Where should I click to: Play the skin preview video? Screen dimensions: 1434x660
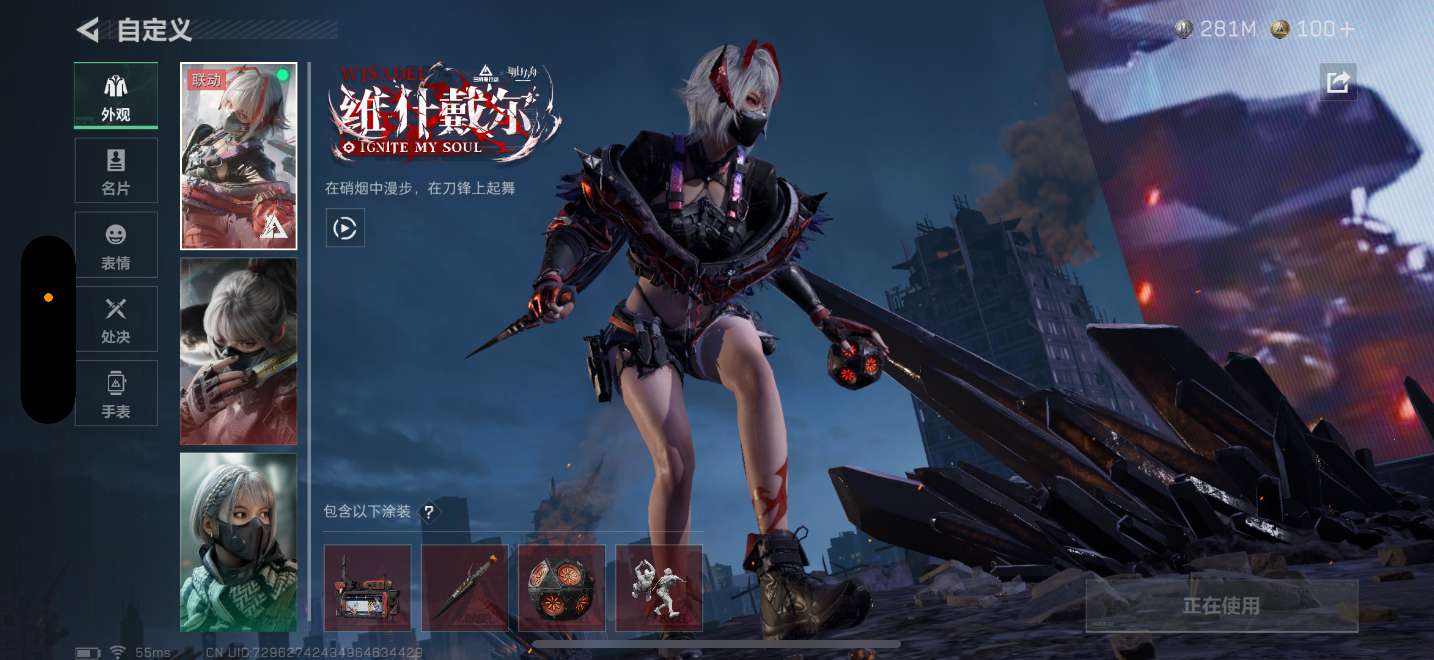345,228
